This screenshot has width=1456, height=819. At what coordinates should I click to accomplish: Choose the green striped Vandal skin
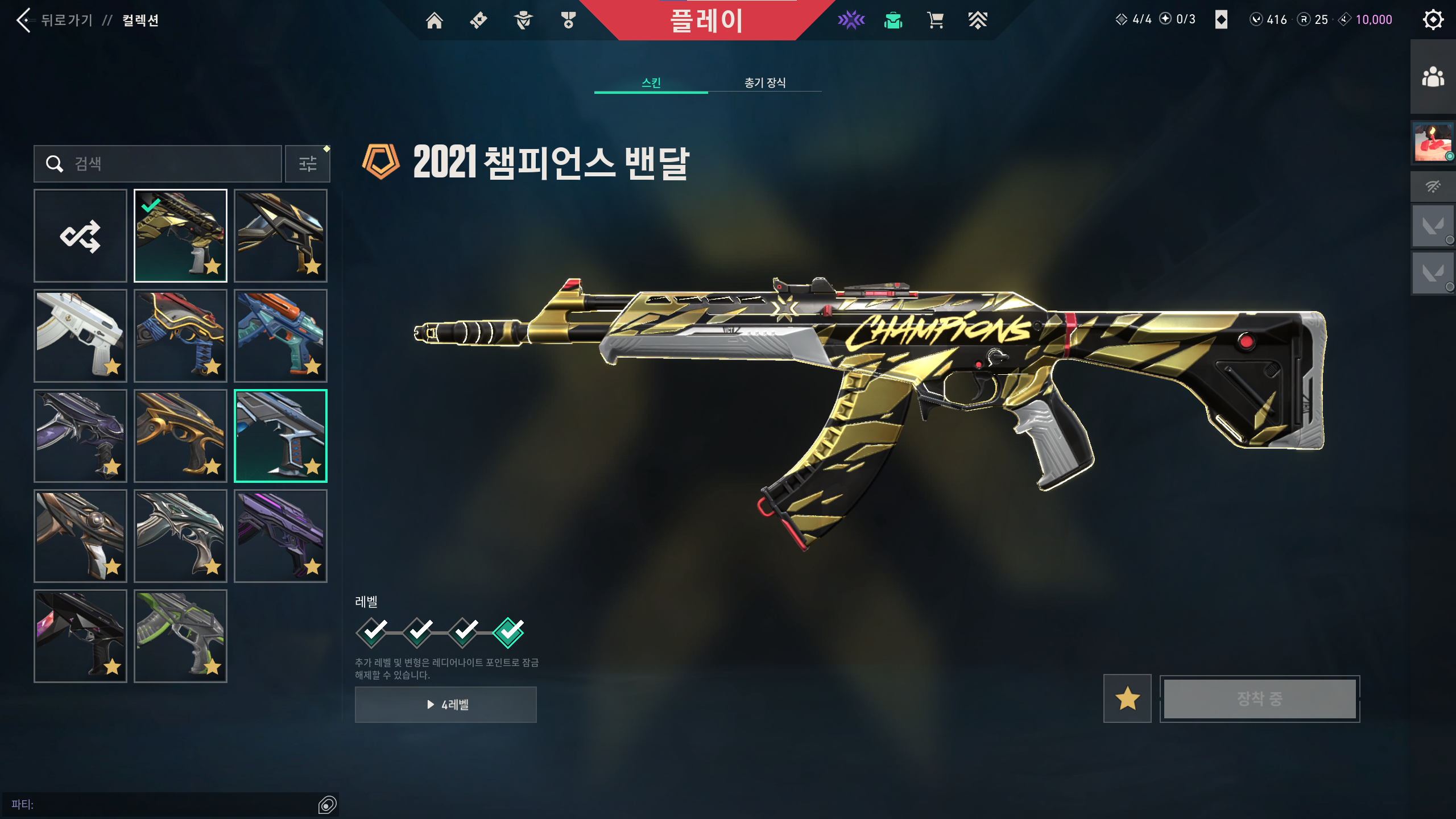(180, 636)
